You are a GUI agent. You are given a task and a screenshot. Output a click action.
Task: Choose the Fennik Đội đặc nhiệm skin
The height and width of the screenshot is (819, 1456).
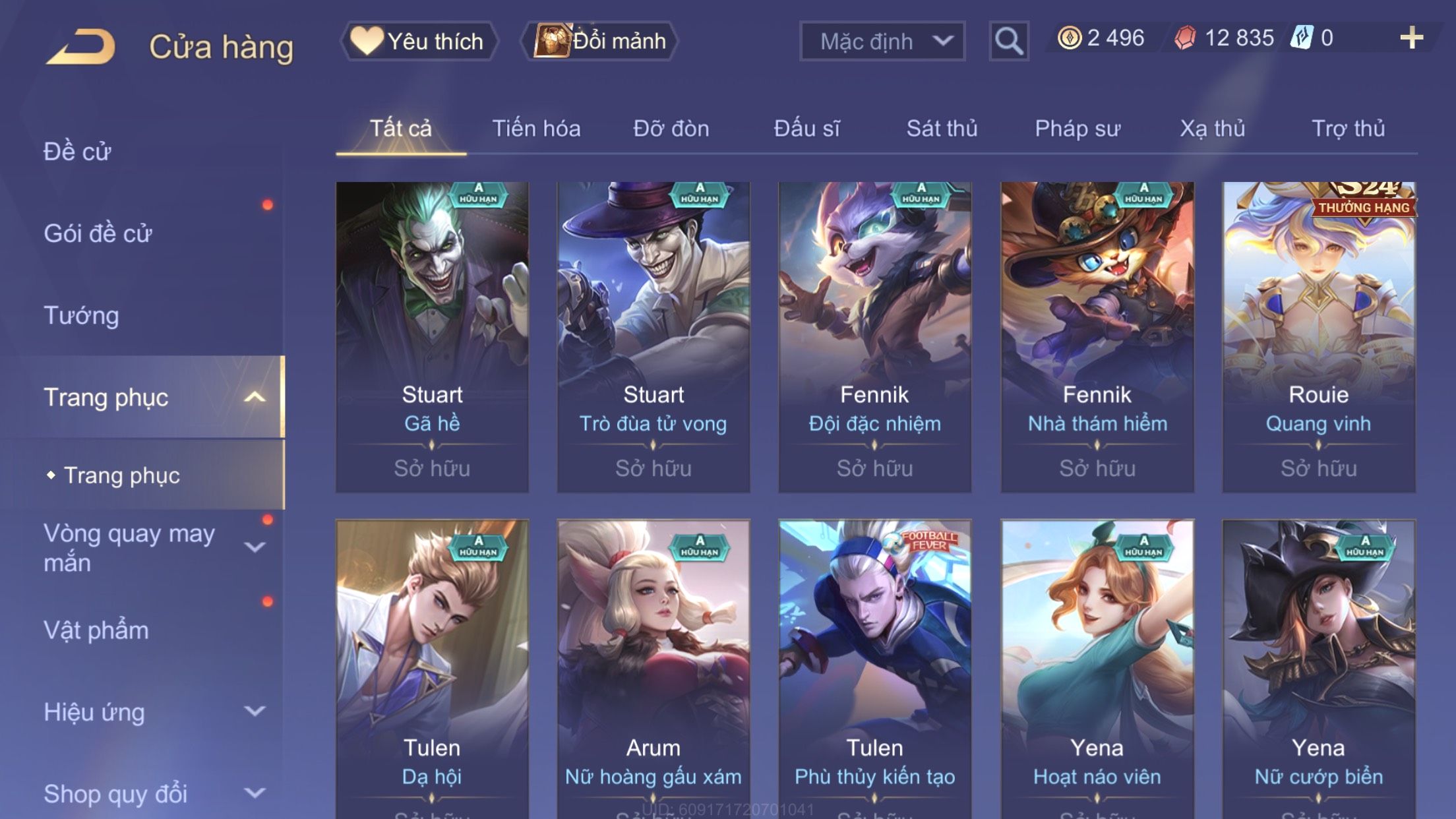coord(874,336)
